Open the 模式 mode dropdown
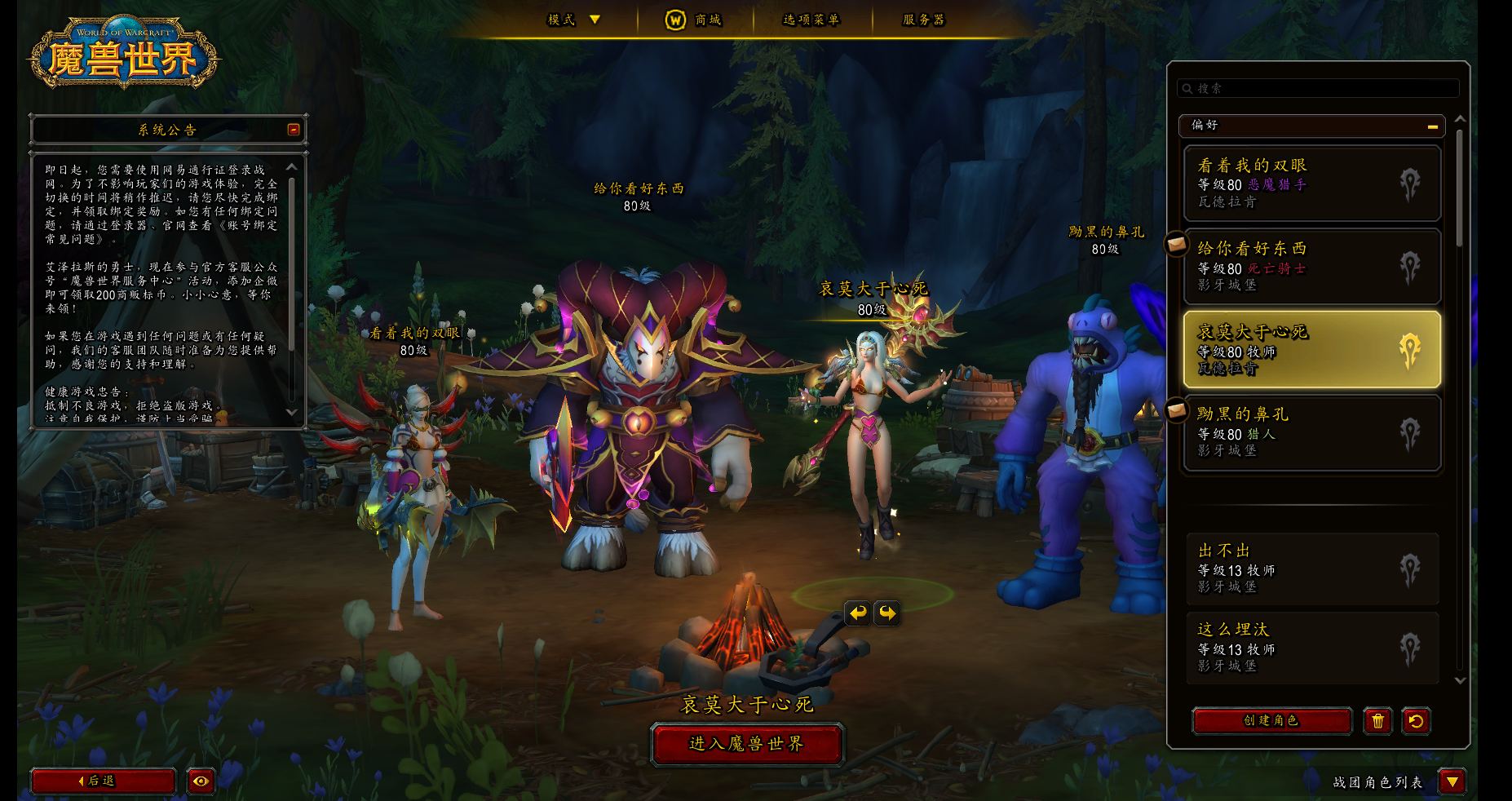The height and width of the screenshot is (801, 1512). 573,20
